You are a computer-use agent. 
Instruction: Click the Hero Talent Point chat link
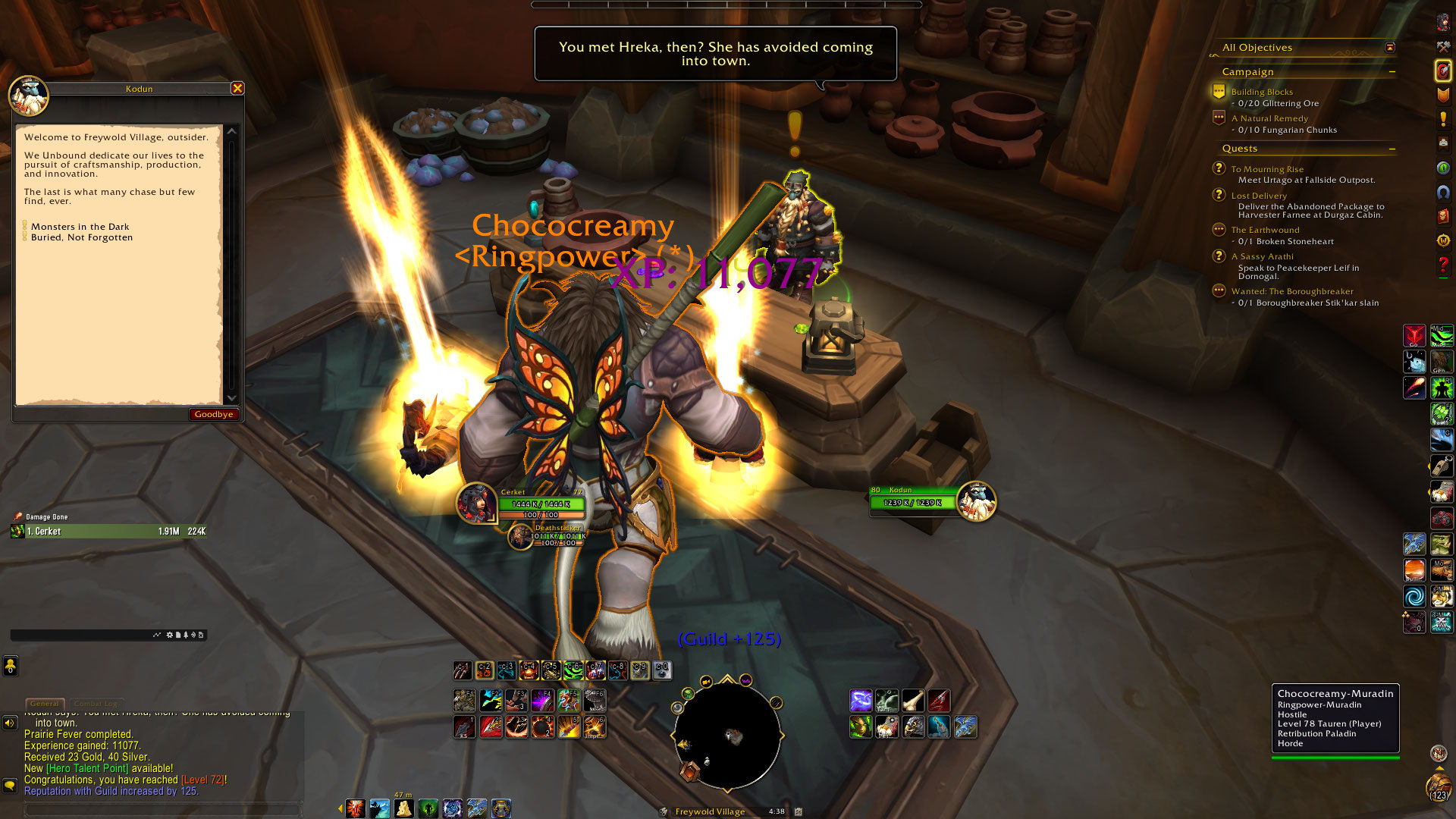(x=87, y=768)
